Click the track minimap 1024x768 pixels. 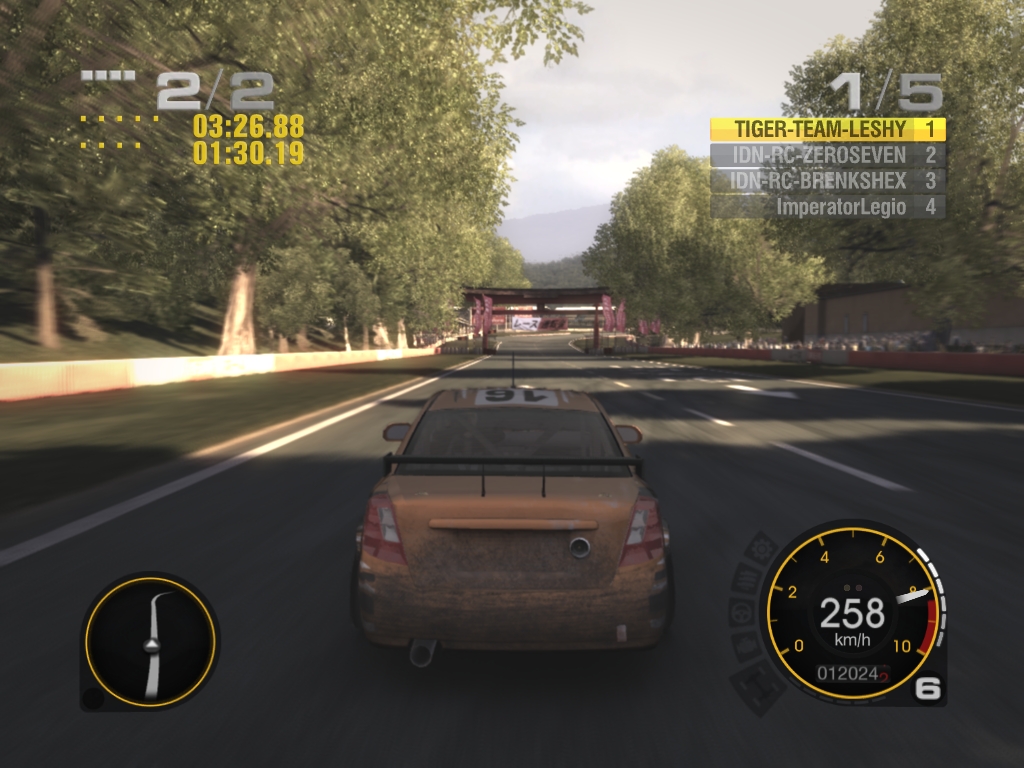pyautogui.click(x=150, y=641)
